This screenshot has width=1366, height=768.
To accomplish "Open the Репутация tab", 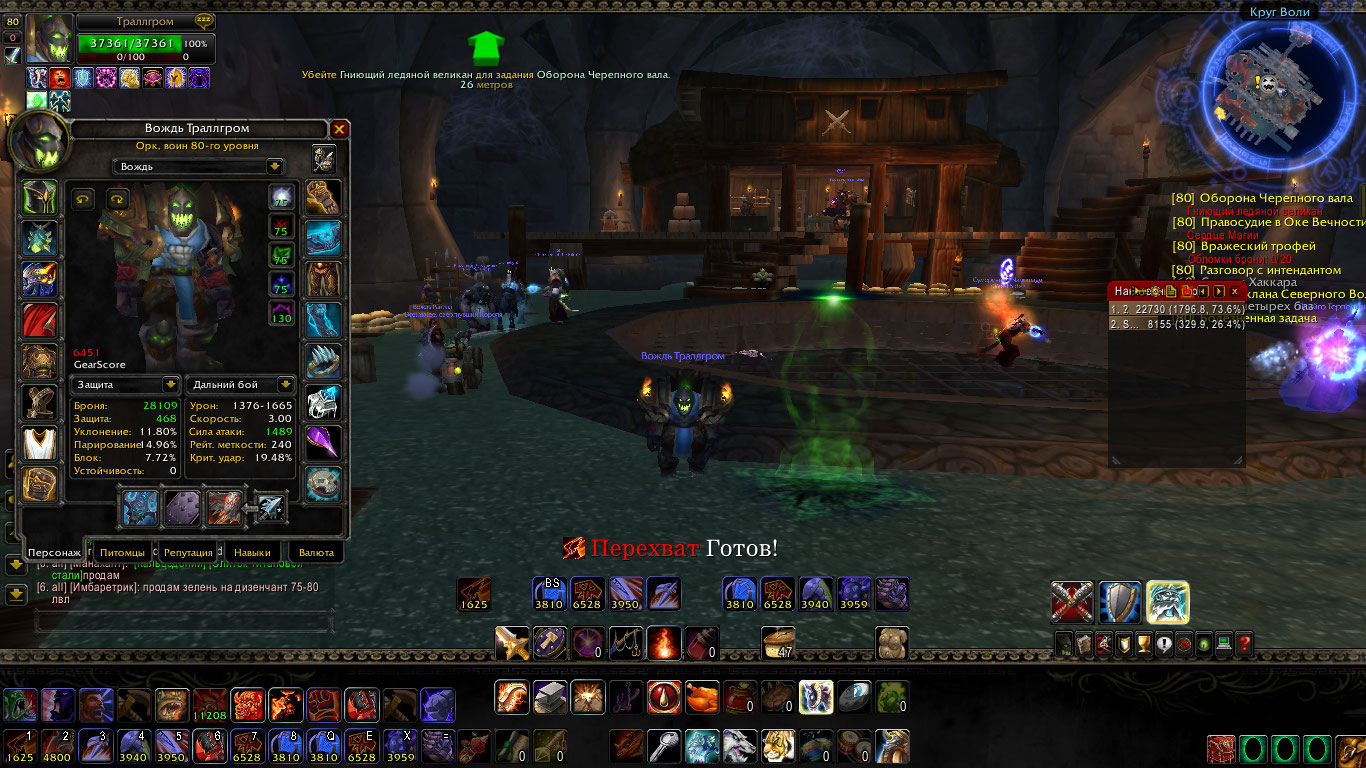I will (188, 552).
